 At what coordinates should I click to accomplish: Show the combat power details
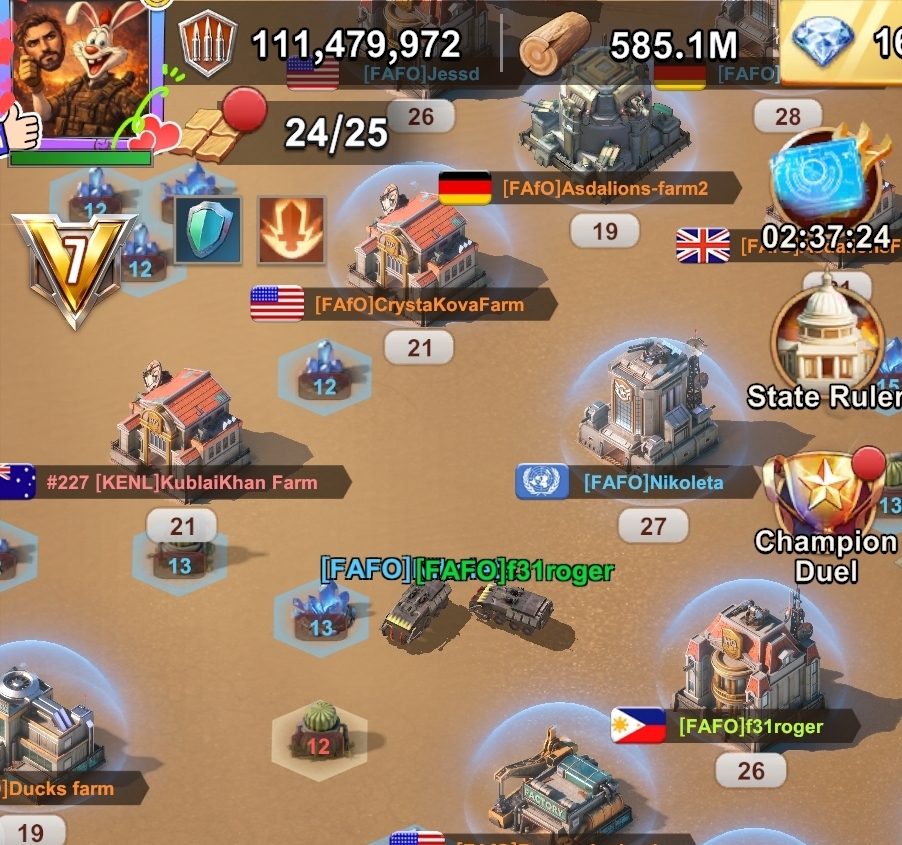point(207,43)
